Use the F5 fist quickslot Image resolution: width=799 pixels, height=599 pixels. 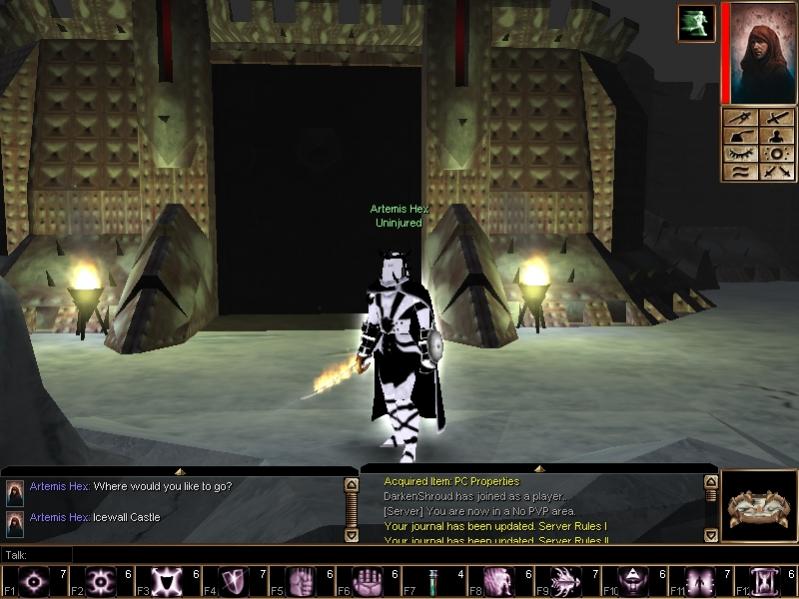[300, 581]
